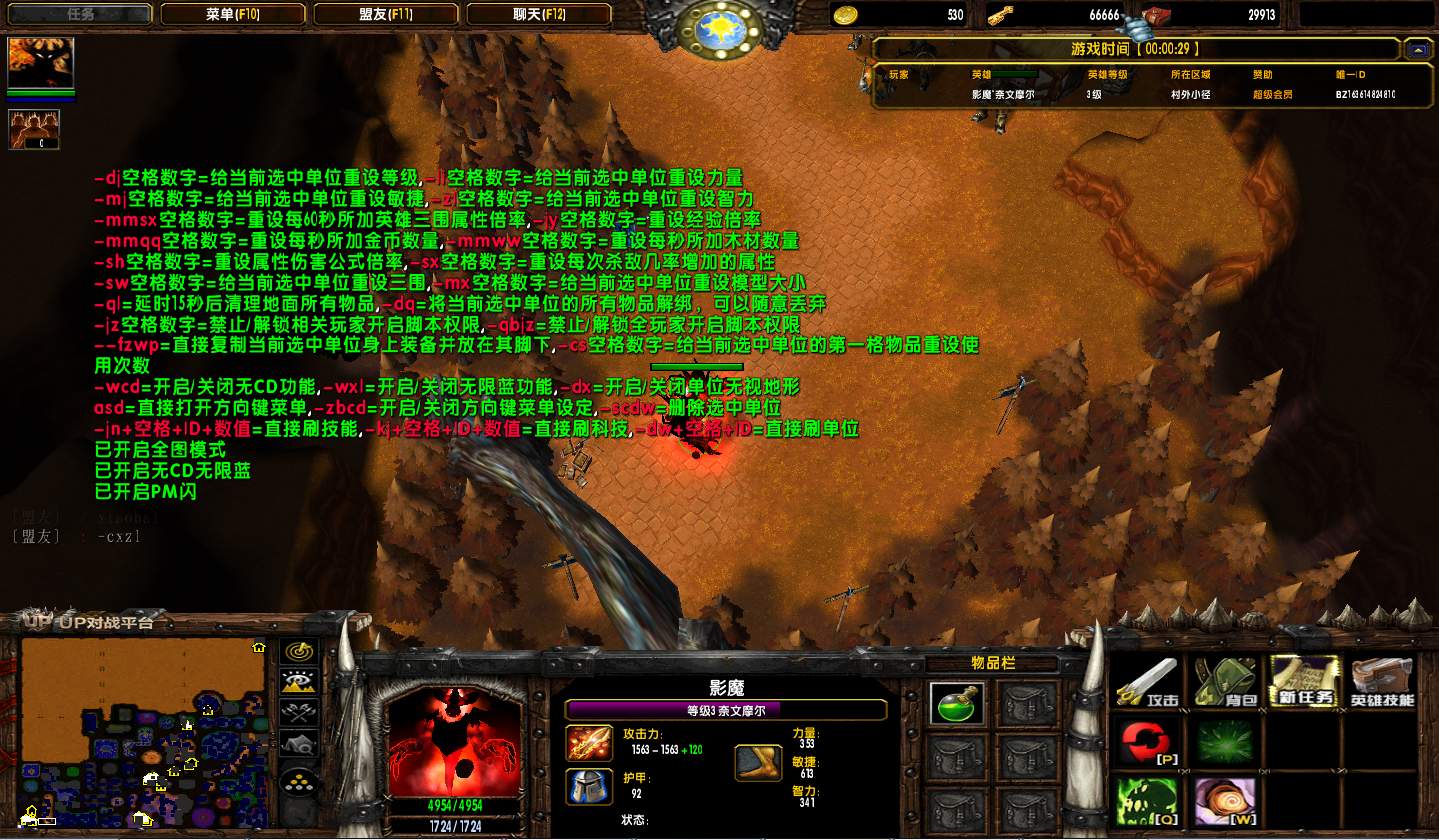Toggle minimap terrain display (eye icon)

pyautogui.click(x=298, y=683)
